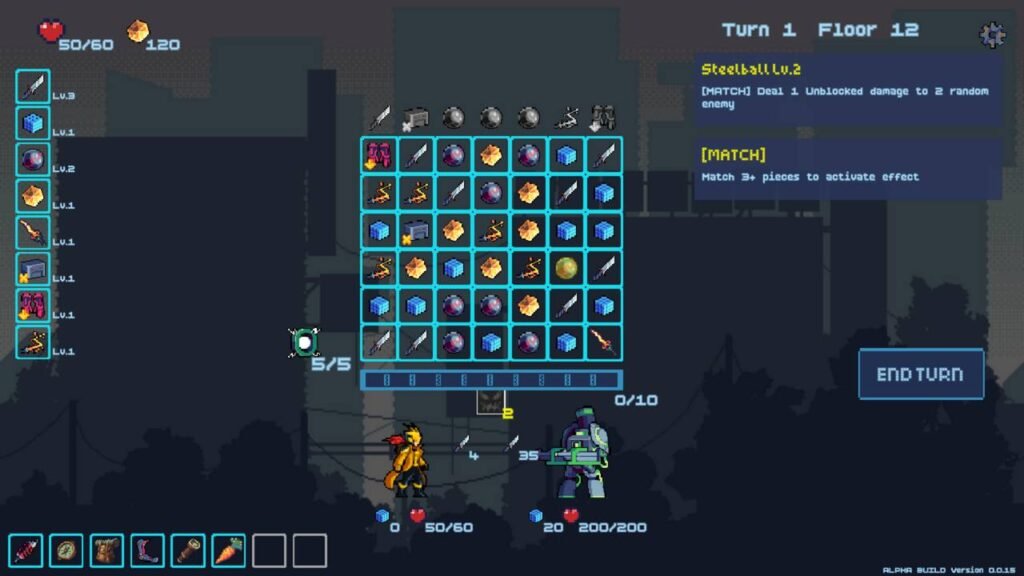Select the gold nugget piece in the list
The width and height of the screenshot is (1024, 576).
click(33, 196)
